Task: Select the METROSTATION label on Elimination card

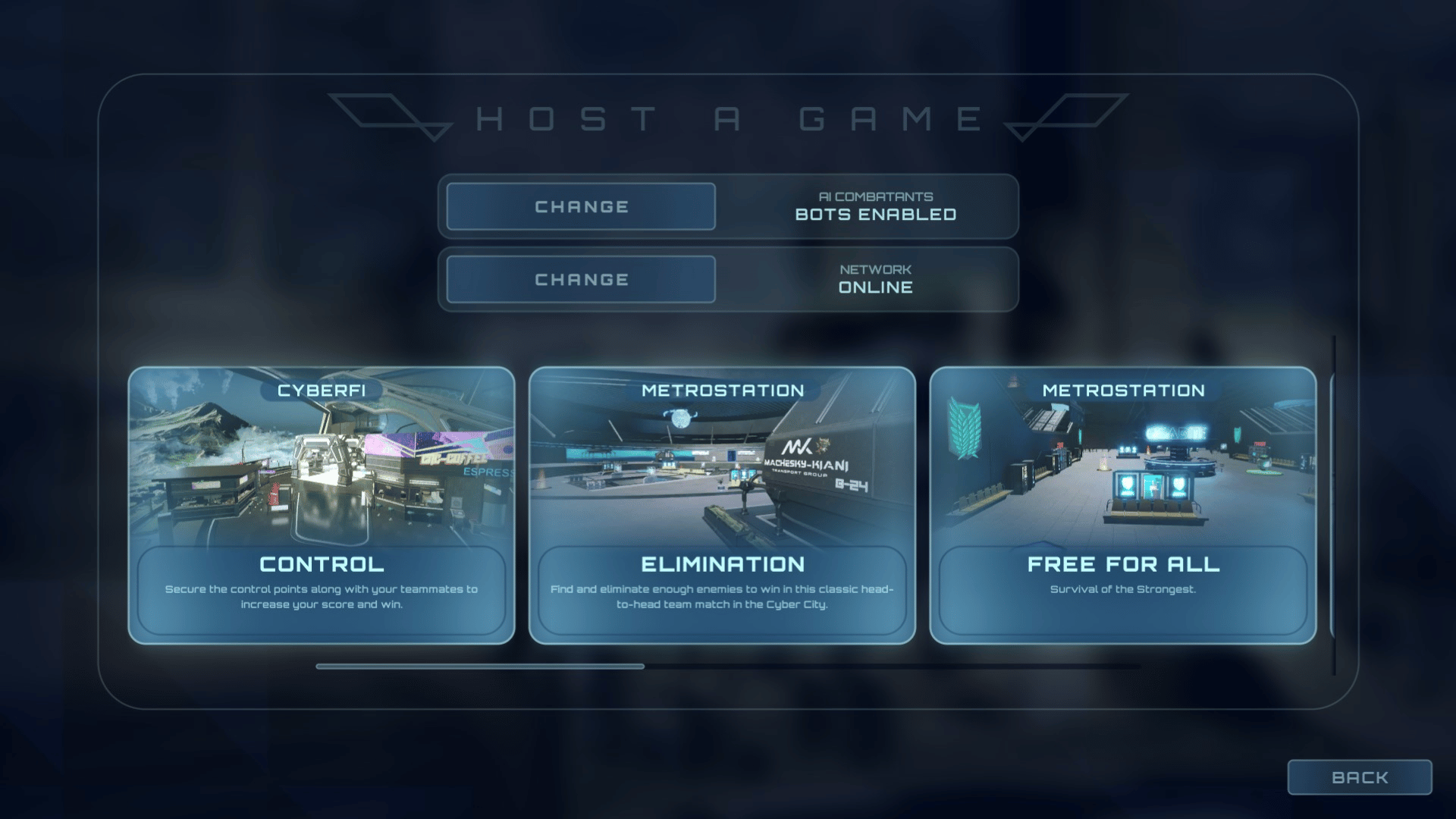Action: [x=722, y=390]
